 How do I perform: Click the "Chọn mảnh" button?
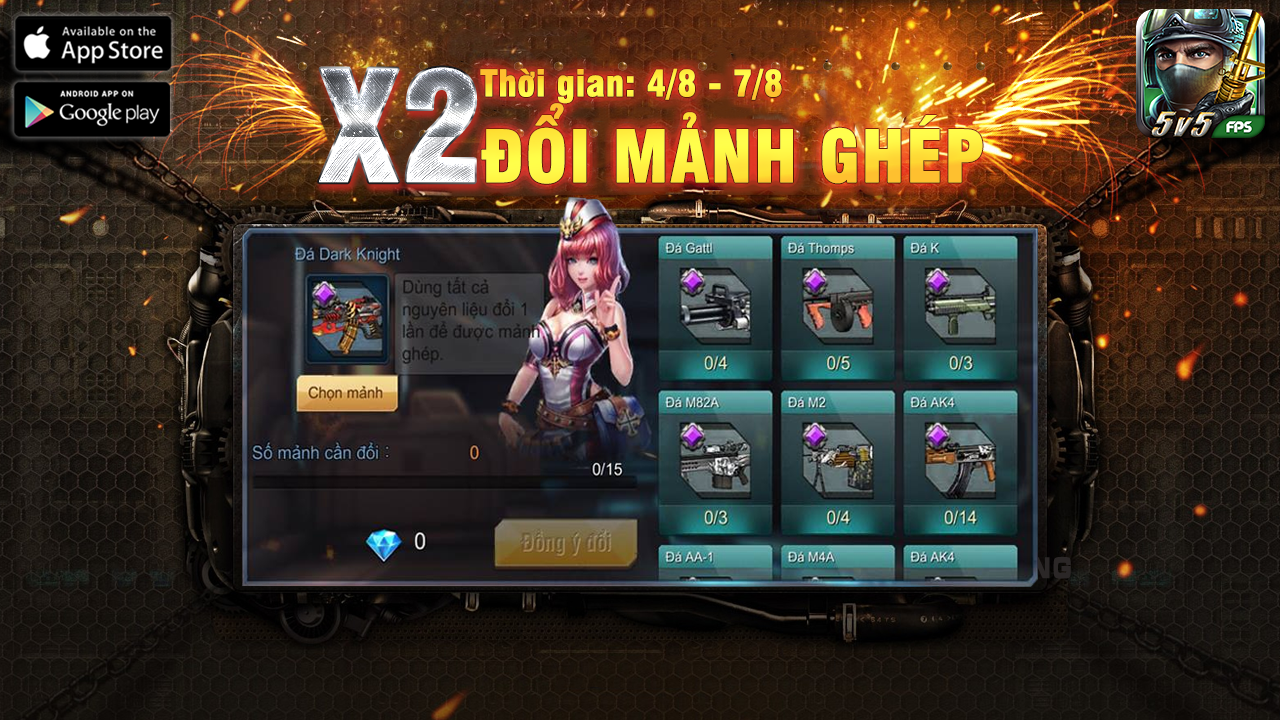(346, 393)
